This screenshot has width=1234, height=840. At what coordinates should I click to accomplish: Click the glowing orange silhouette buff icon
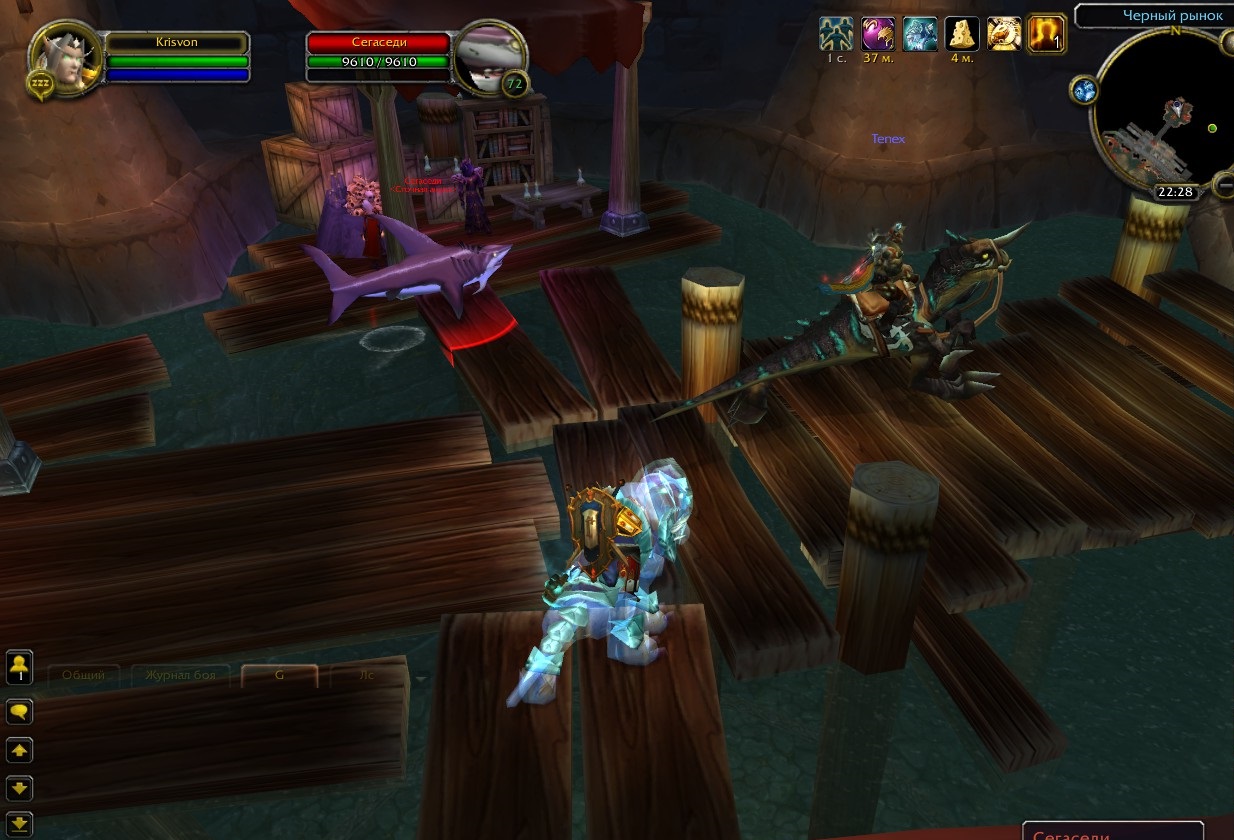click(1046, 34)
